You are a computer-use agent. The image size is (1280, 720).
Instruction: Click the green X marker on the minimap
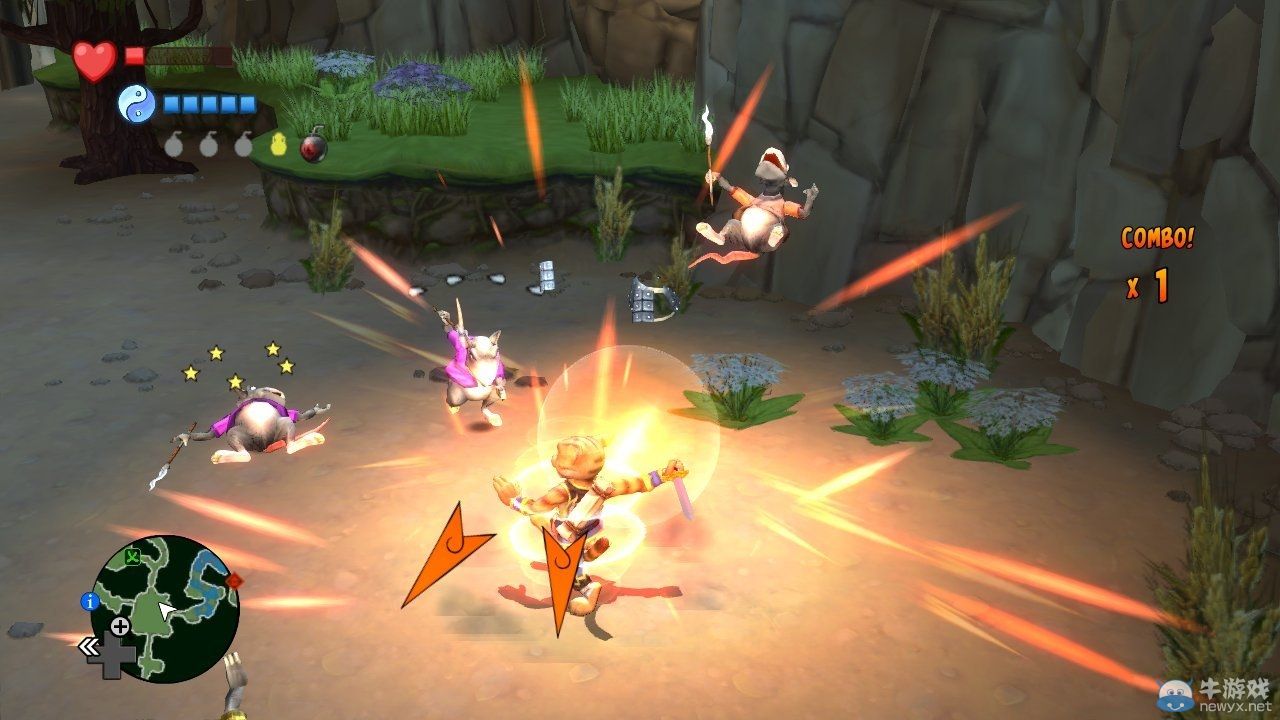click(x=132, y=556)
